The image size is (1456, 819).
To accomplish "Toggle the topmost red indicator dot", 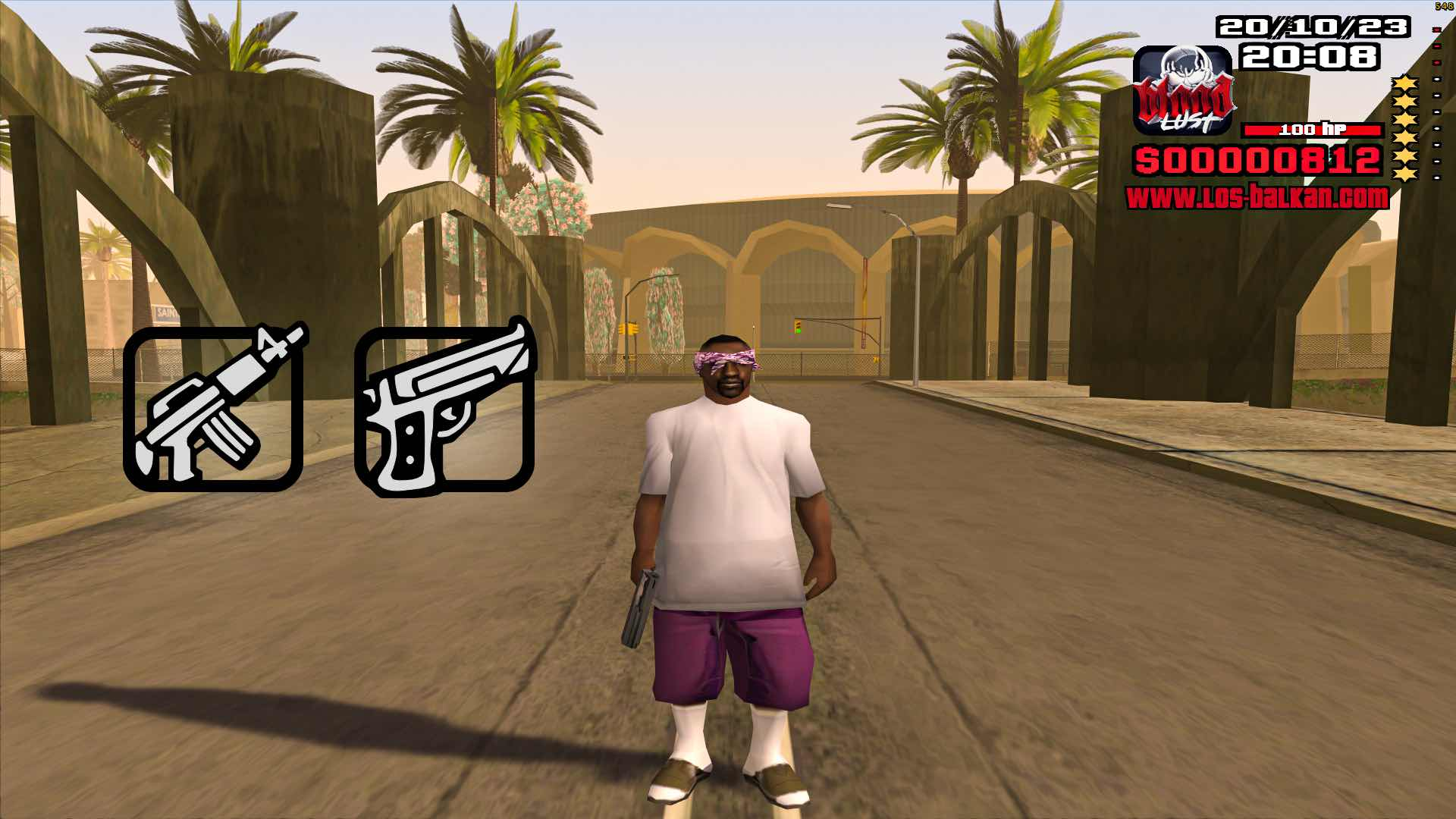I will coord(1437,29).
